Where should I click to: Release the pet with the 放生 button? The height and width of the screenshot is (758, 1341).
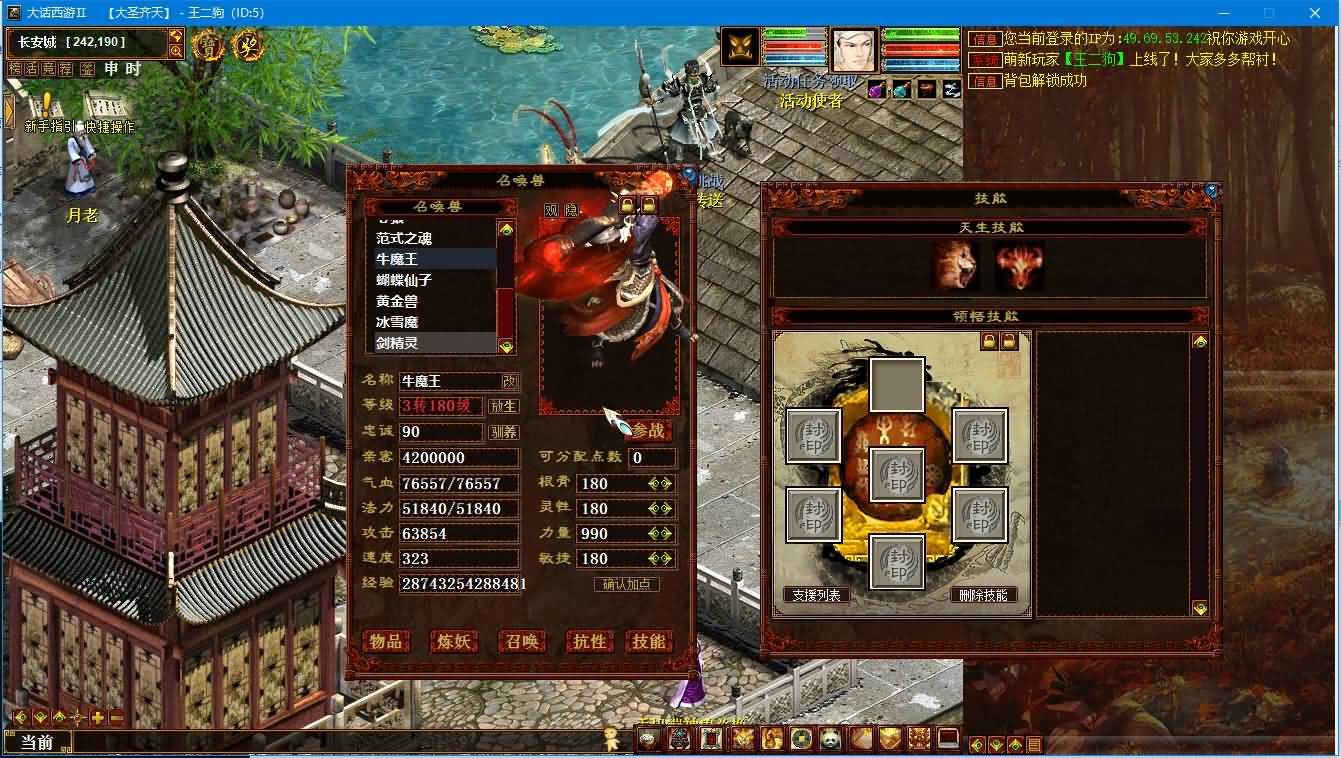pos(503,406)
